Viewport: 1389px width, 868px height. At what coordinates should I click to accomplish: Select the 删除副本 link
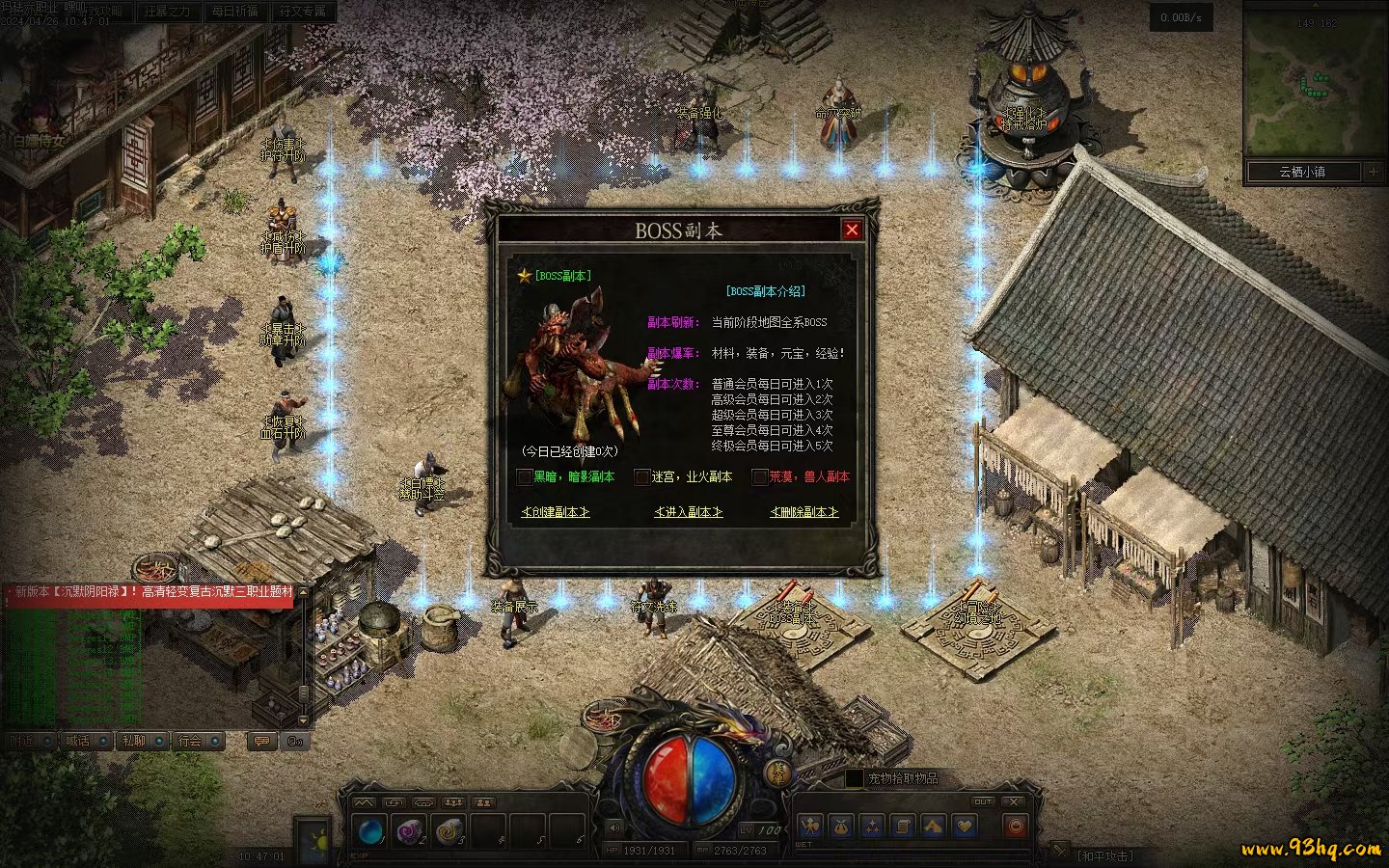pyautogui.click(x=803, y=512)
